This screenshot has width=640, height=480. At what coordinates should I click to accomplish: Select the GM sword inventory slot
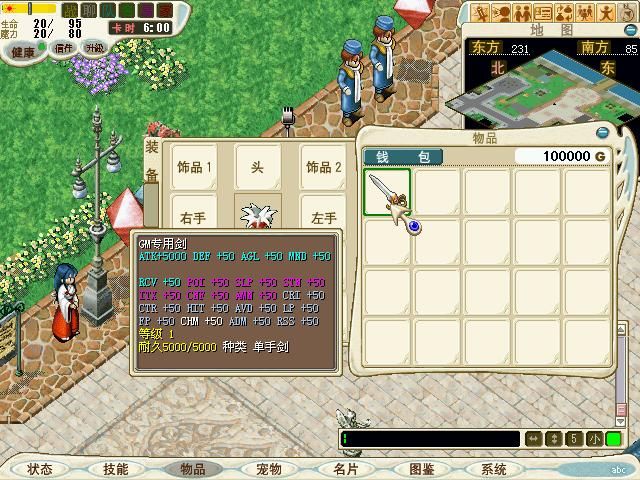point(388,192)
